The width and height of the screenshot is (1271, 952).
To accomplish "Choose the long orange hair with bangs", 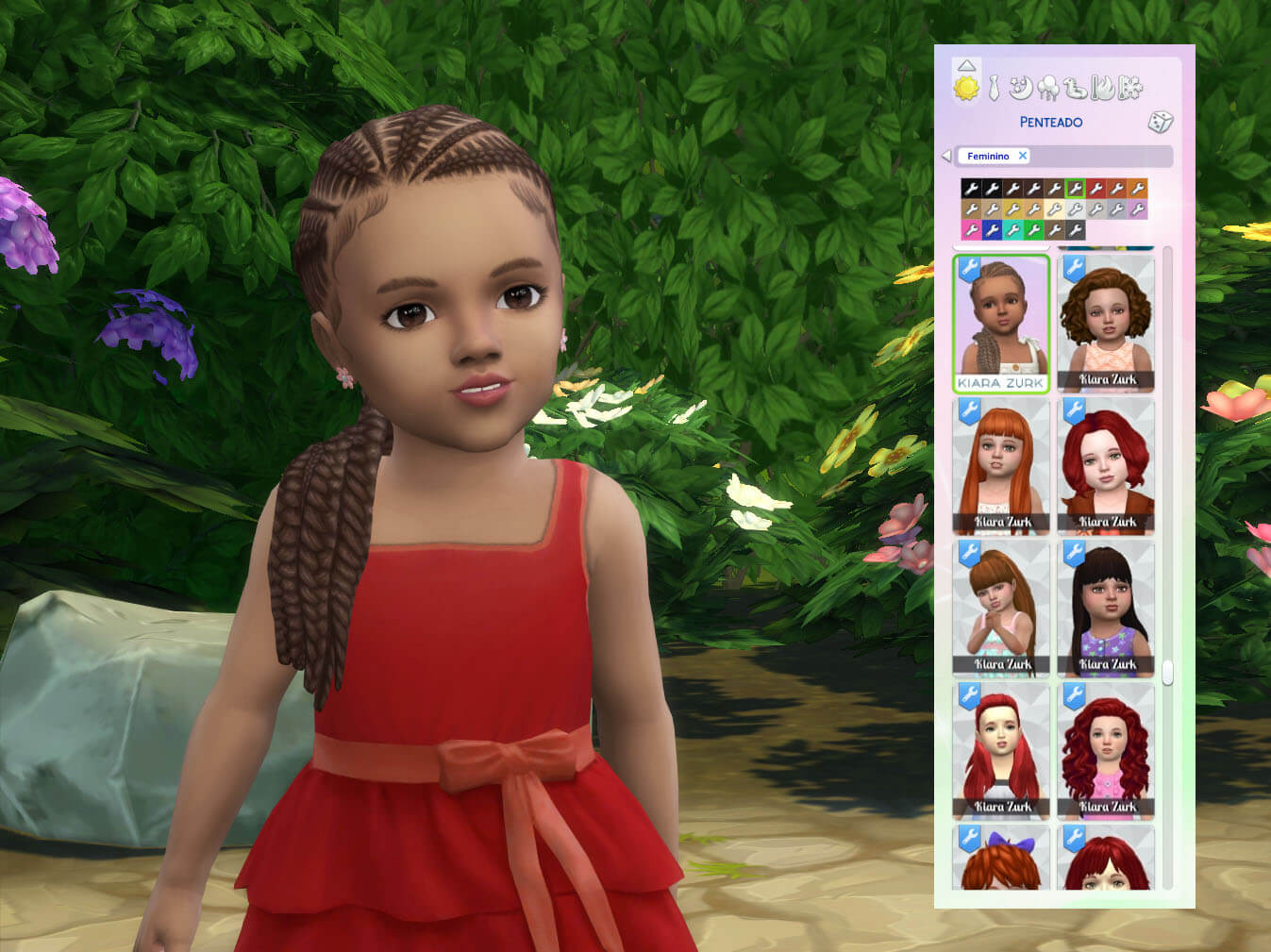I will 1001,465.
